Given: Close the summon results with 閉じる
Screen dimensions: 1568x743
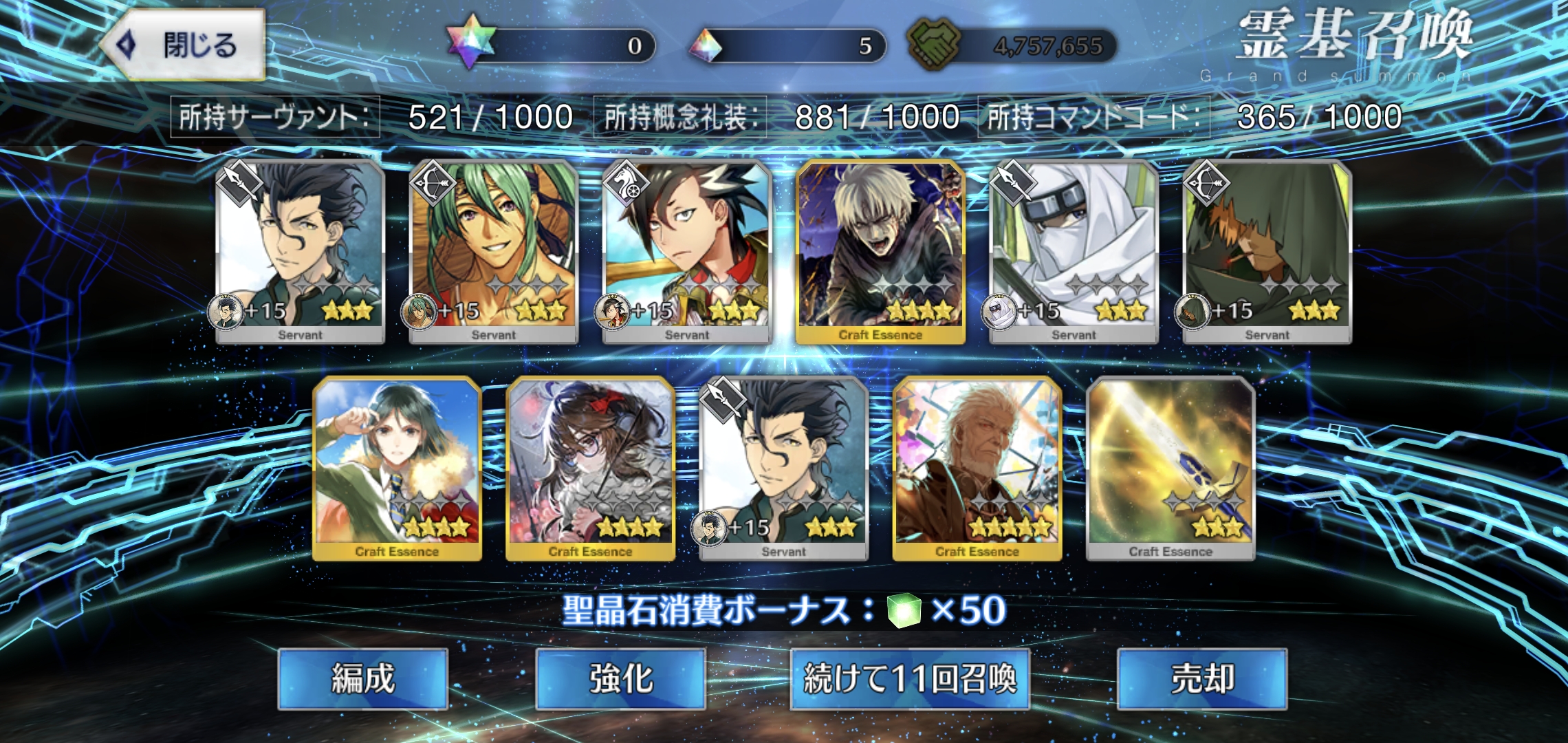Looking at the screenshot, I should [184, 45].
